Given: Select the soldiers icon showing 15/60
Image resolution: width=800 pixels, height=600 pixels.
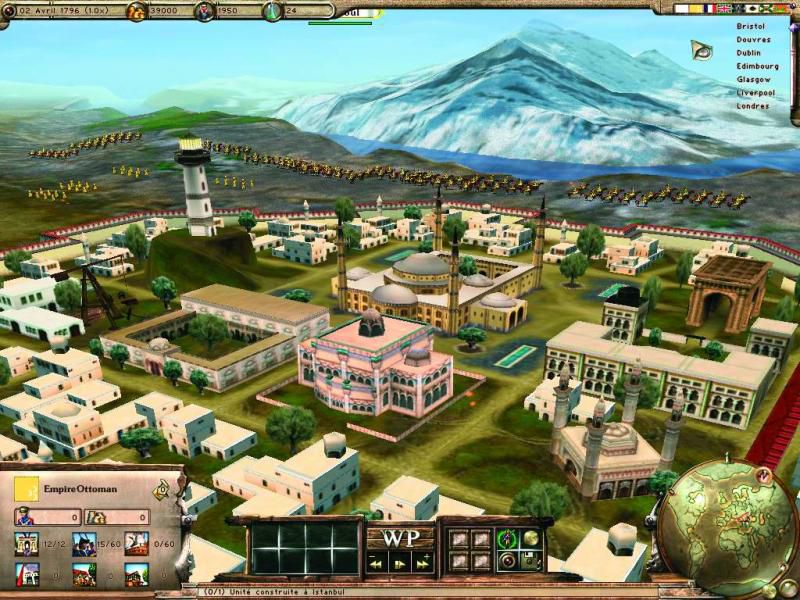Looking at the screenshot, I should tap(83, 544).
